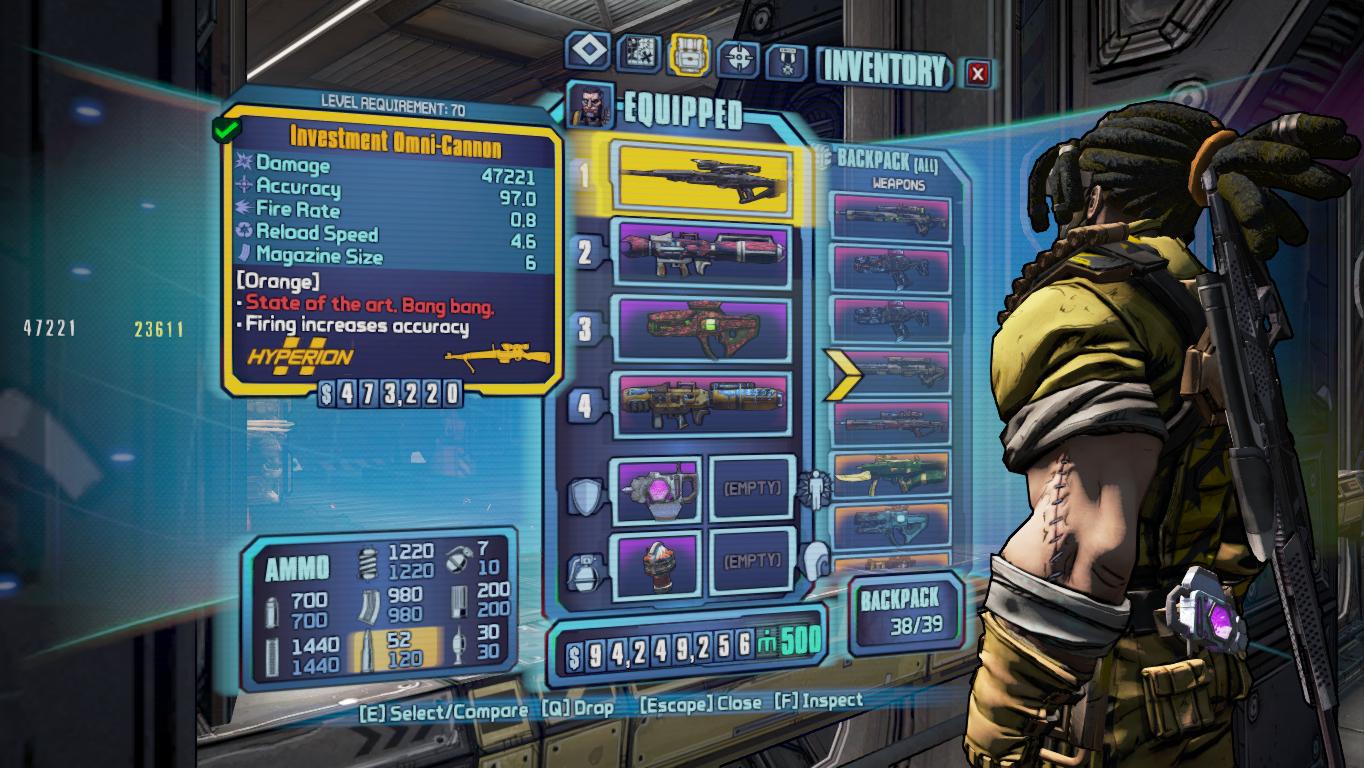Viewport: 1364px width, 768px height.
Task: Select the backpack Inventory tab
Action: coord(689,54)
